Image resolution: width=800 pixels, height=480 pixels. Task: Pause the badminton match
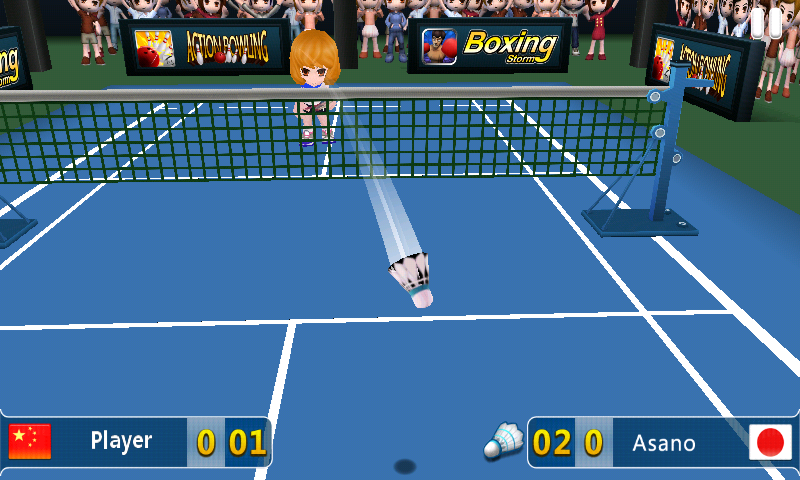pyautogui.click(x=766, y=22)
